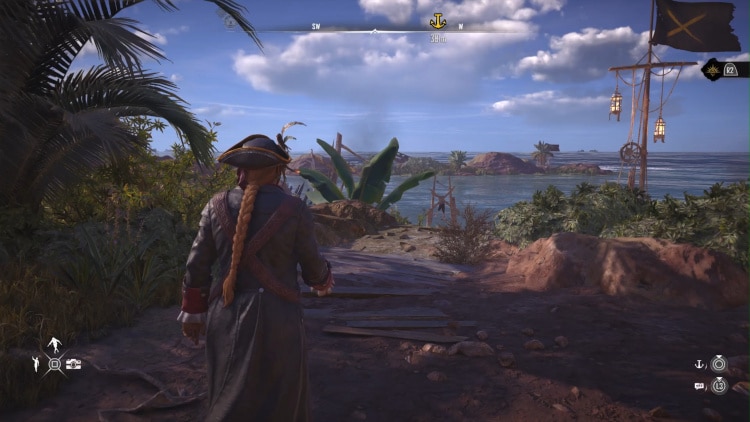Open photo mode via the camera icon
This screenshot has height=422, width=750.
point(74,365)
